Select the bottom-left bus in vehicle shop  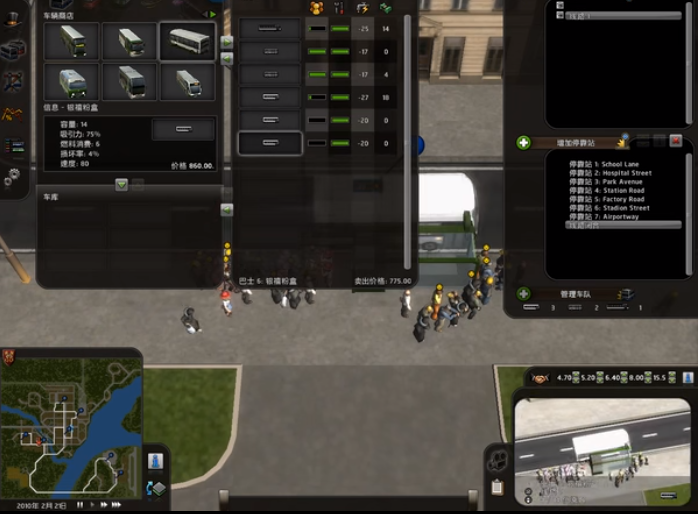point(71,83)
